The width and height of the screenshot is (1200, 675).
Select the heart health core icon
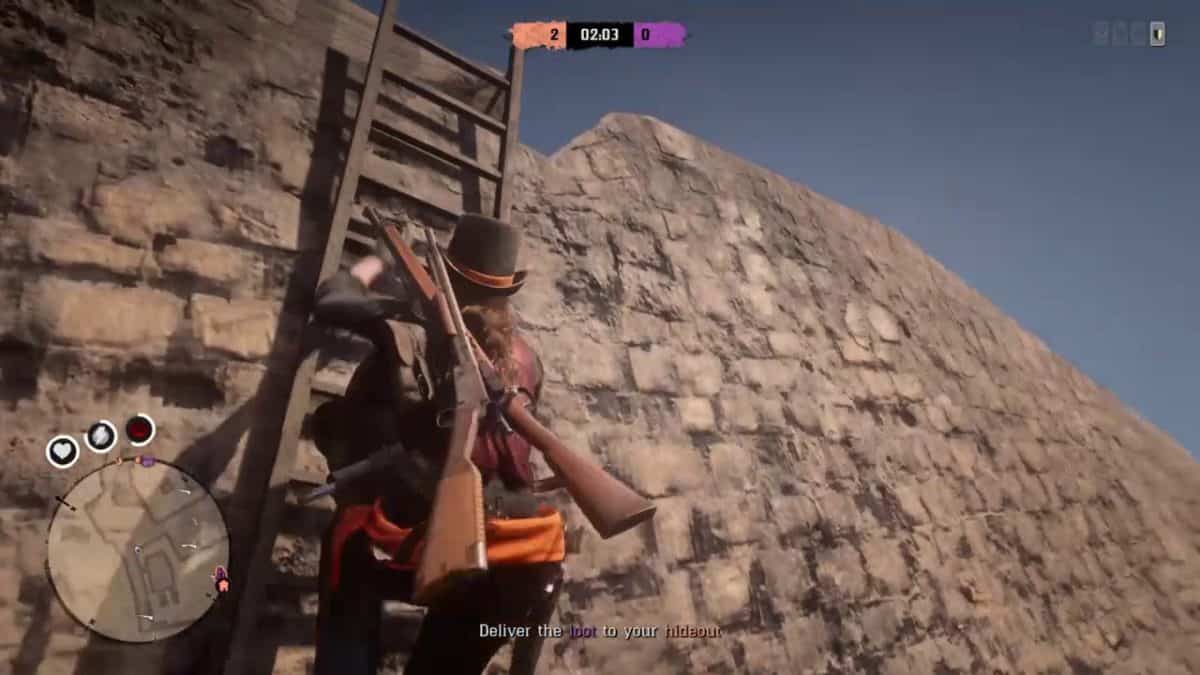tap(62, 451)
